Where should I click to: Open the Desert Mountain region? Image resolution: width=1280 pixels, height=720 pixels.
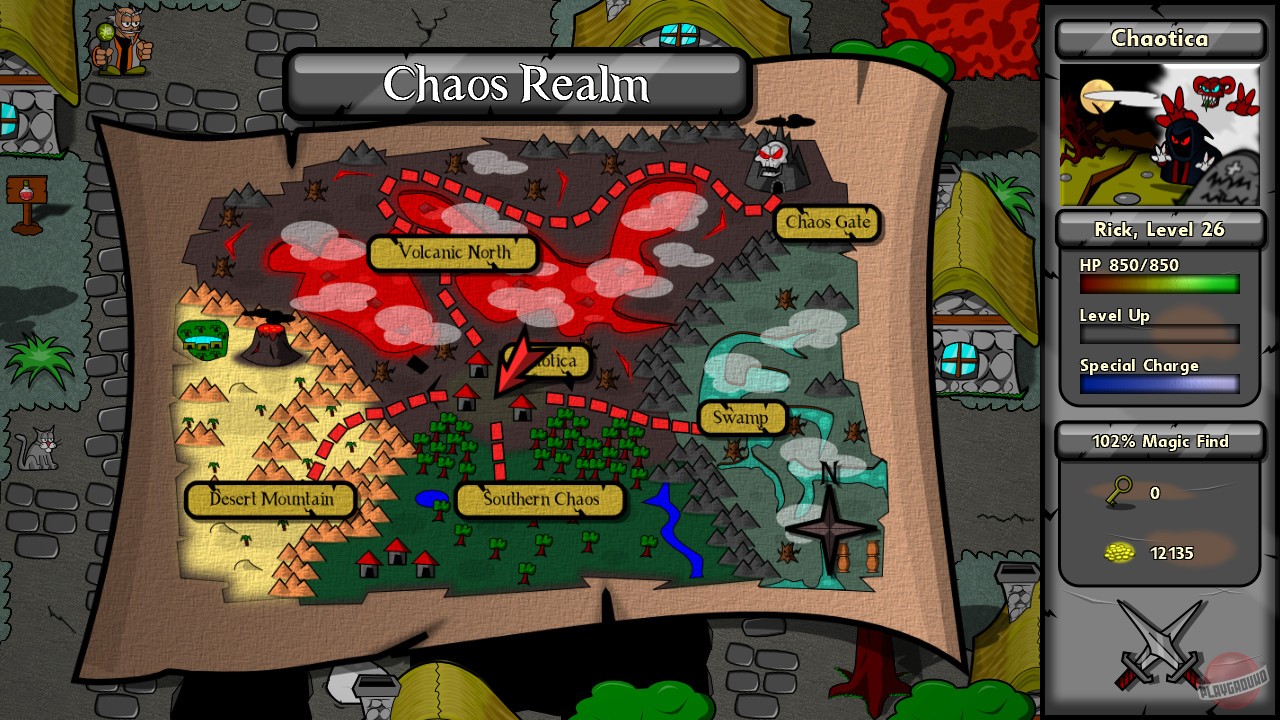click(270, 500)
